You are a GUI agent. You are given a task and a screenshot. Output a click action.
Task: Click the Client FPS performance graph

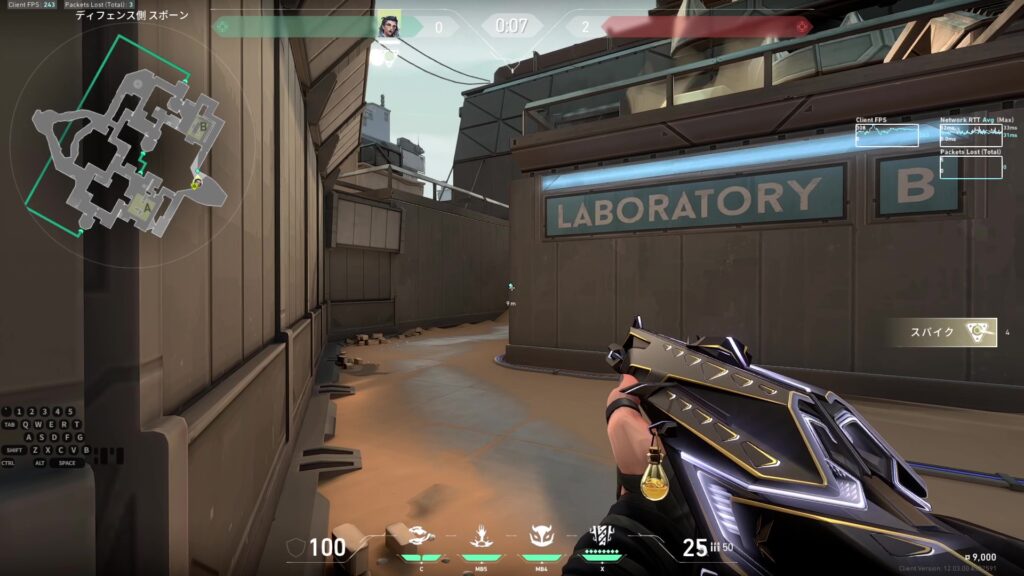click(x=887, y=135)
